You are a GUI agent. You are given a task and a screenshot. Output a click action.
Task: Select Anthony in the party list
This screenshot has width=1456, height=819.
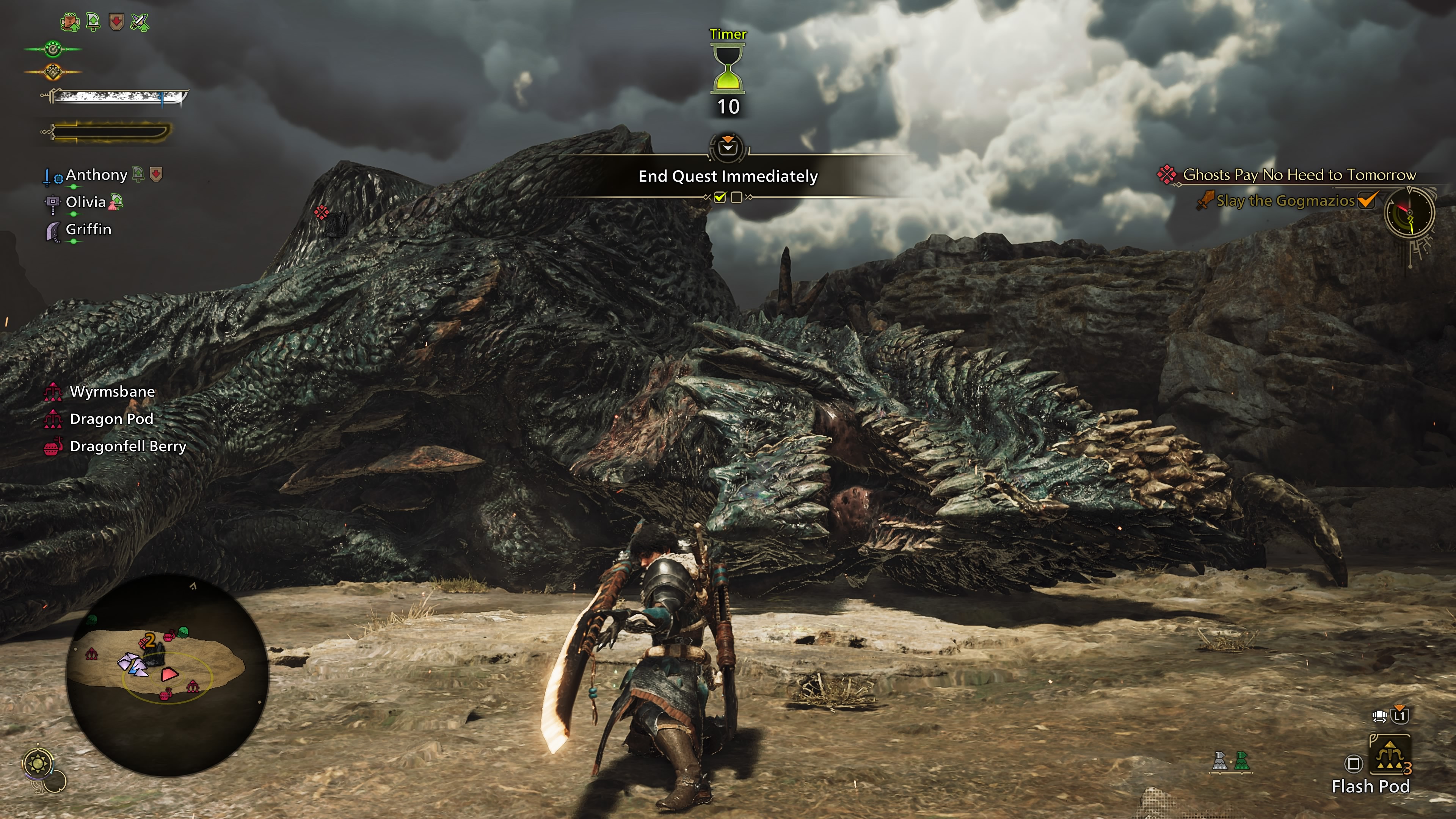[96, 175]
